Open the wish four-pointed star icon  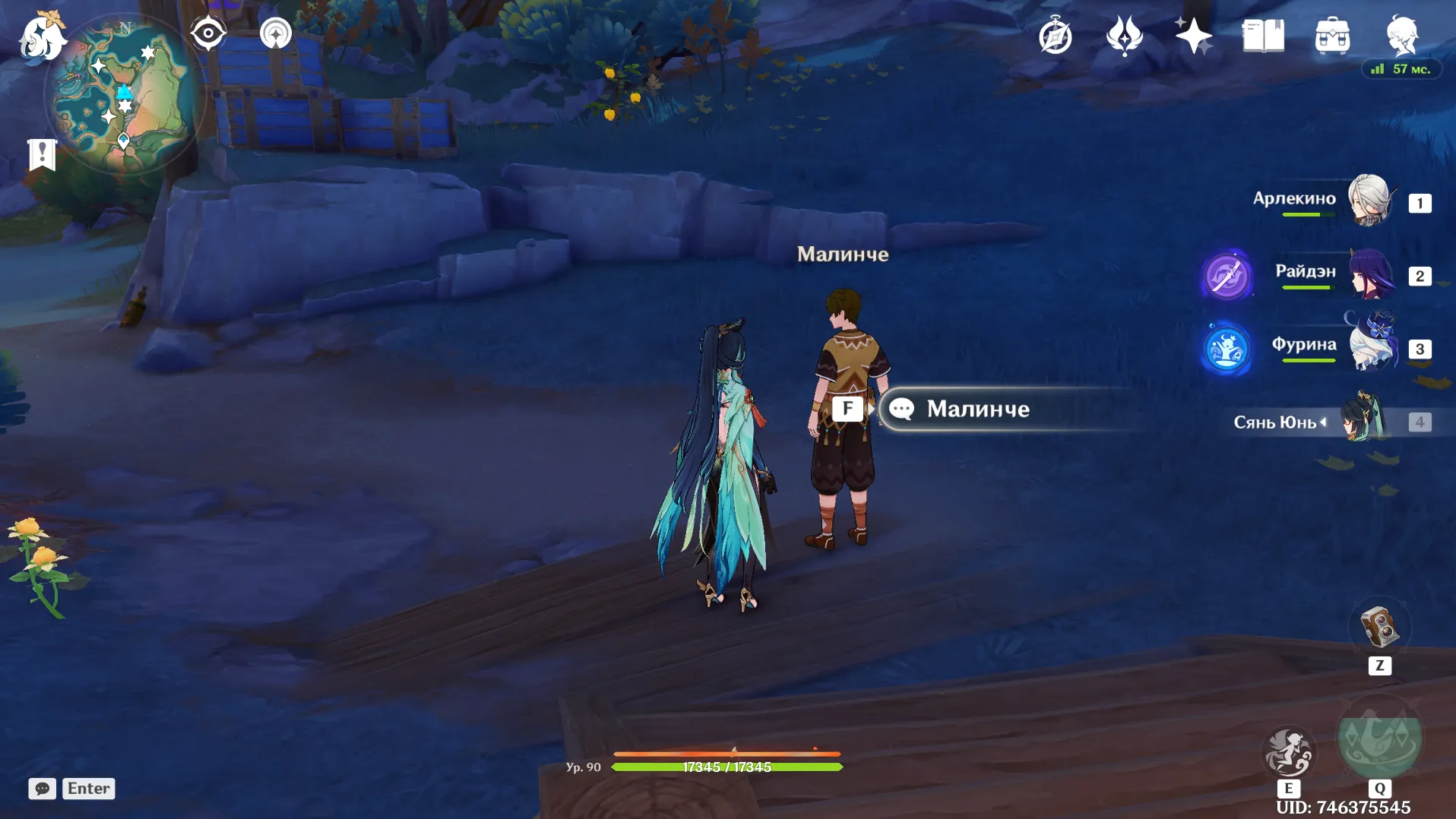[x=1193, y=36]
